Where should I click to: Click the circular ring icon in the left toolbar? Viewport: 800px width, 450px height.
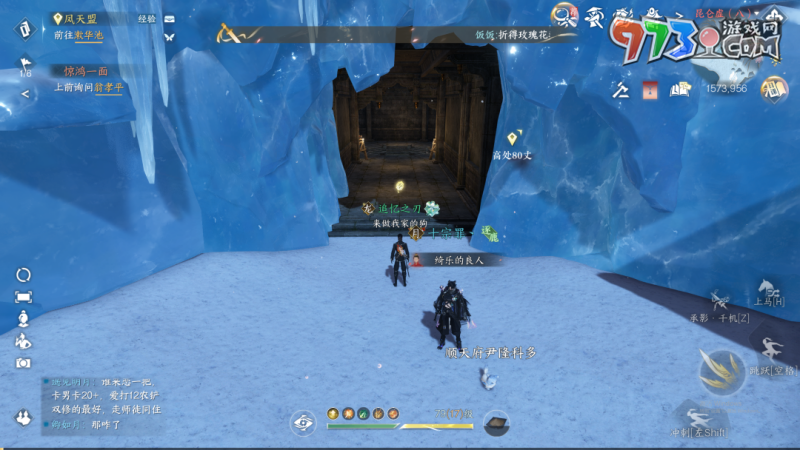tap(23, 275)
